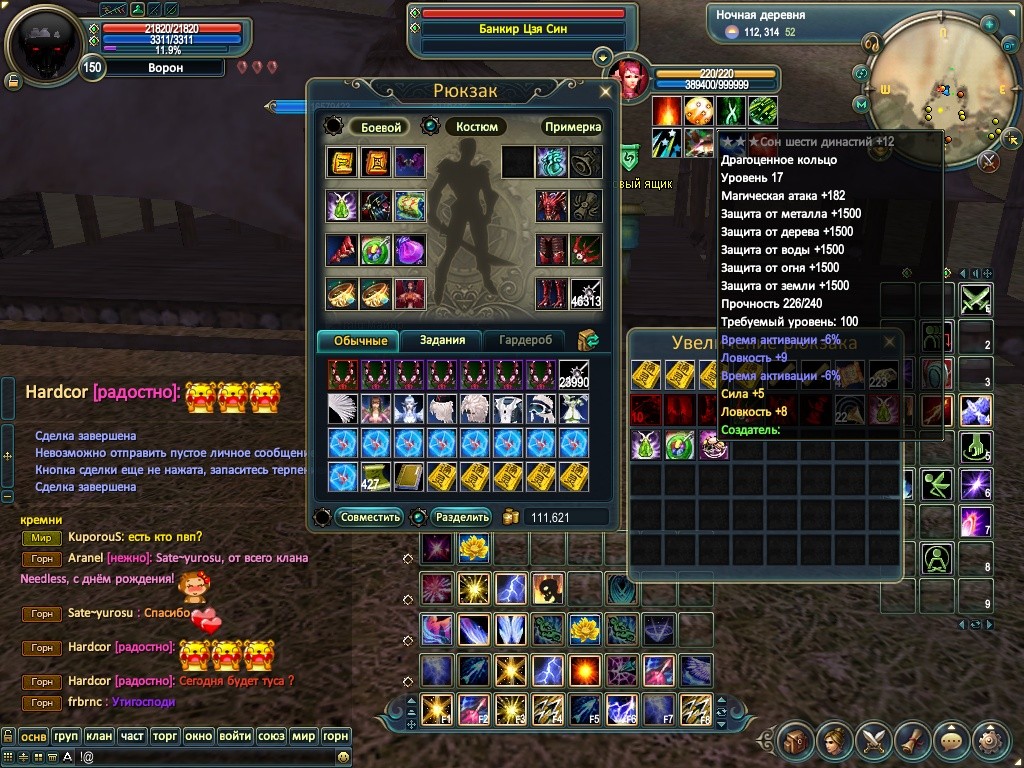This screenshot has height=768, width=1024.
Task: Open the Примерка fitting preview
Action: pos(573,127)
